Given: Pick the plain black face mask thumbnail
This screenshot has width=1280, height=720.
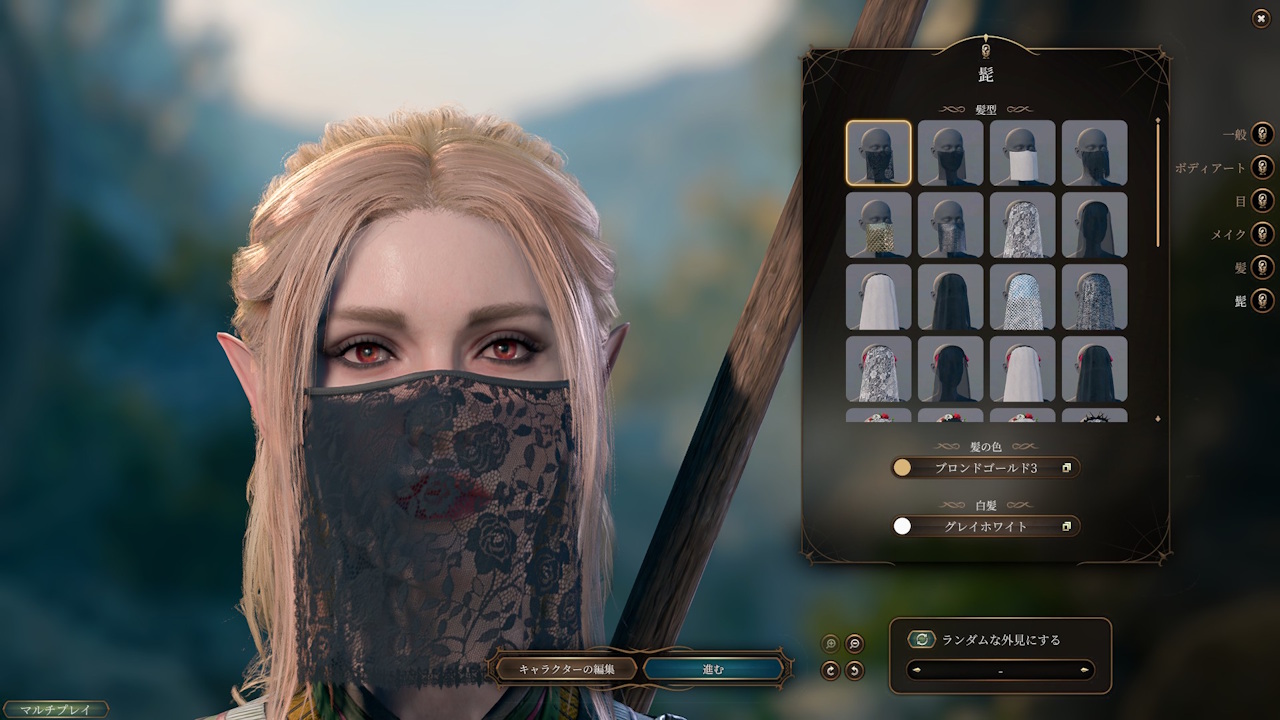Looking at the screenshot, I should 951,153.
